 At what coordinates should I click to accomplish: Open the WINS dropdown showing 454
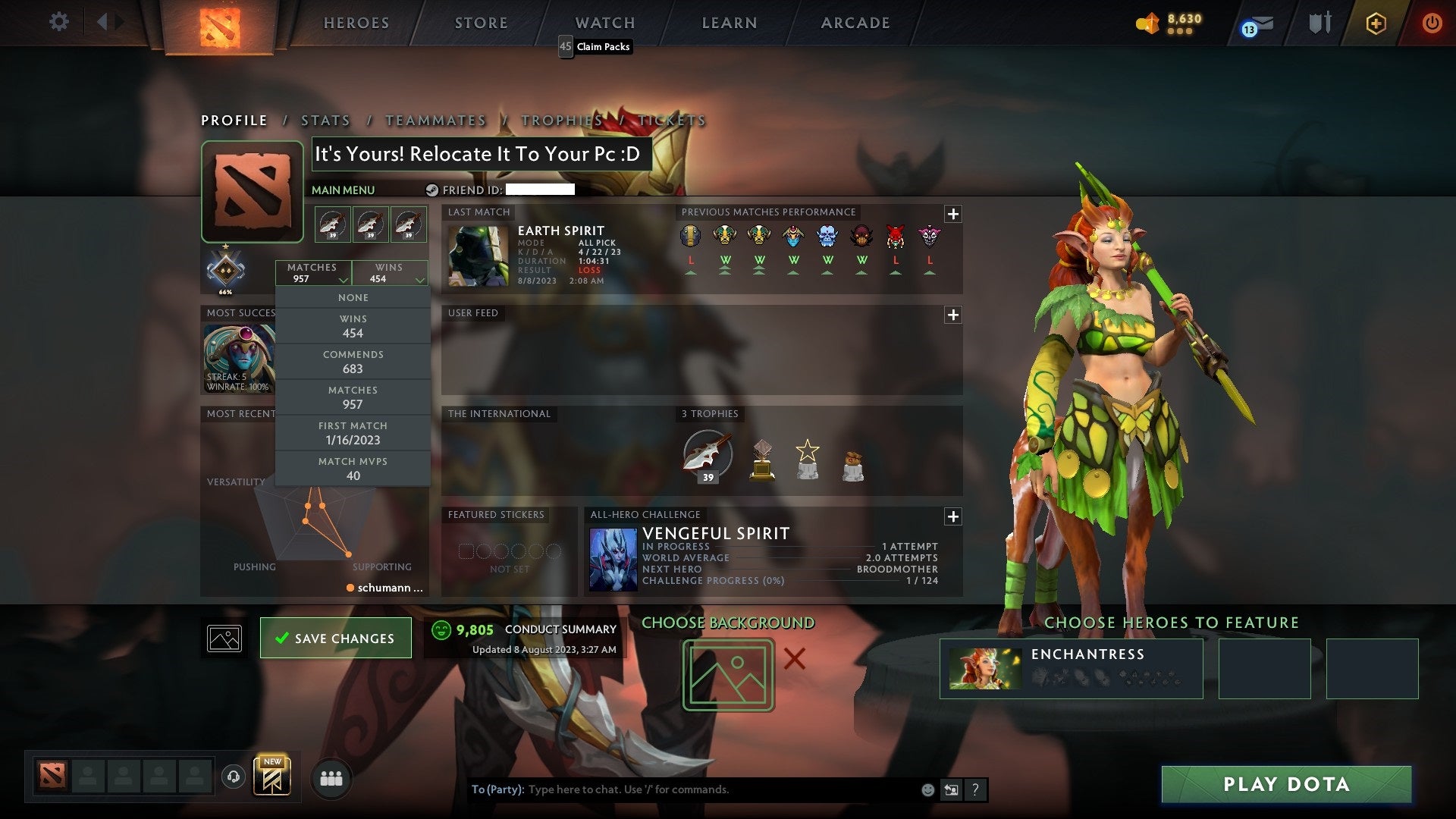(x=389, y=273)
